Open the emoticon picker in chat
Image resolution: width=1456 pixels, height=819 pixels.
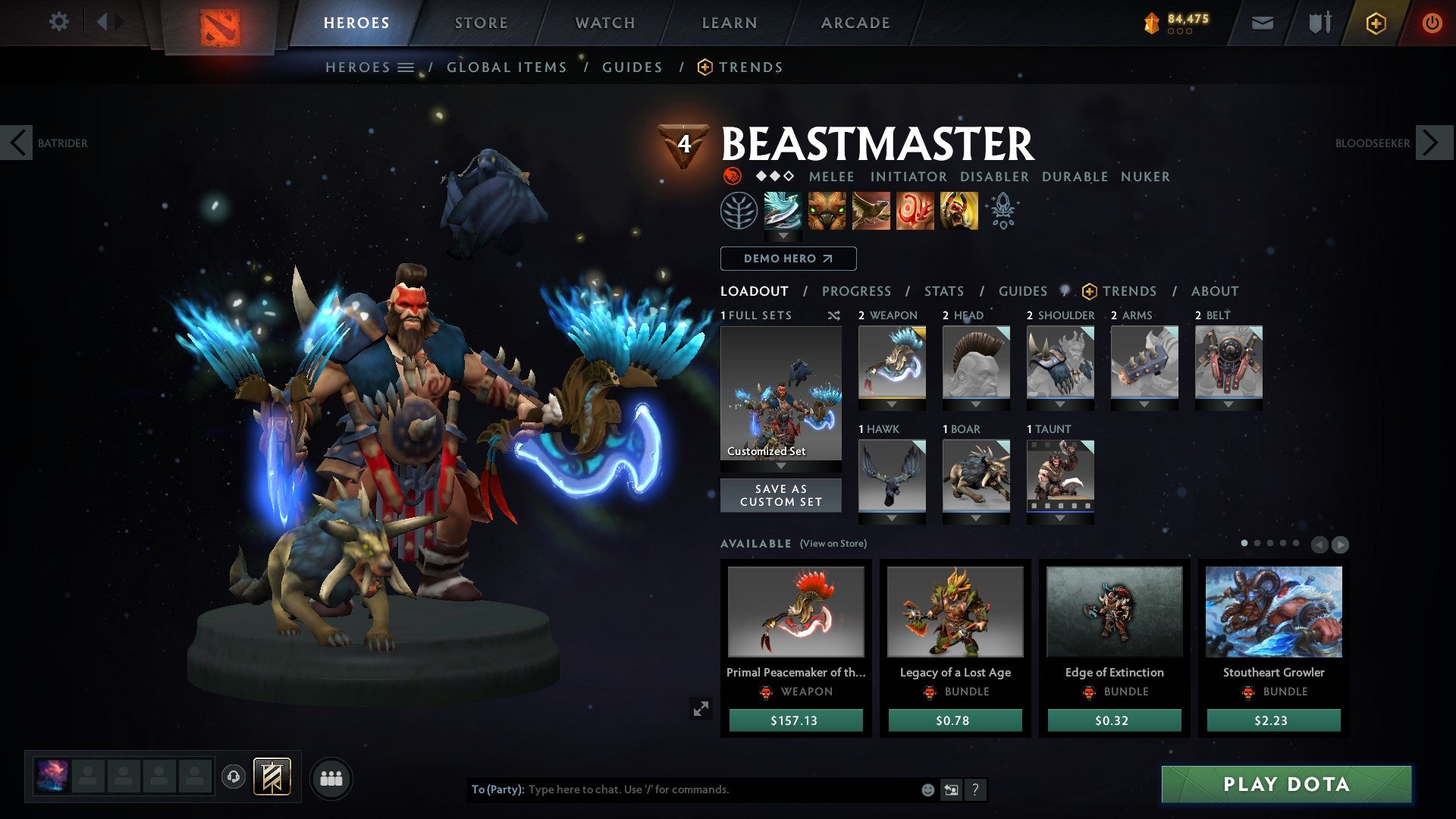[927, 789]
